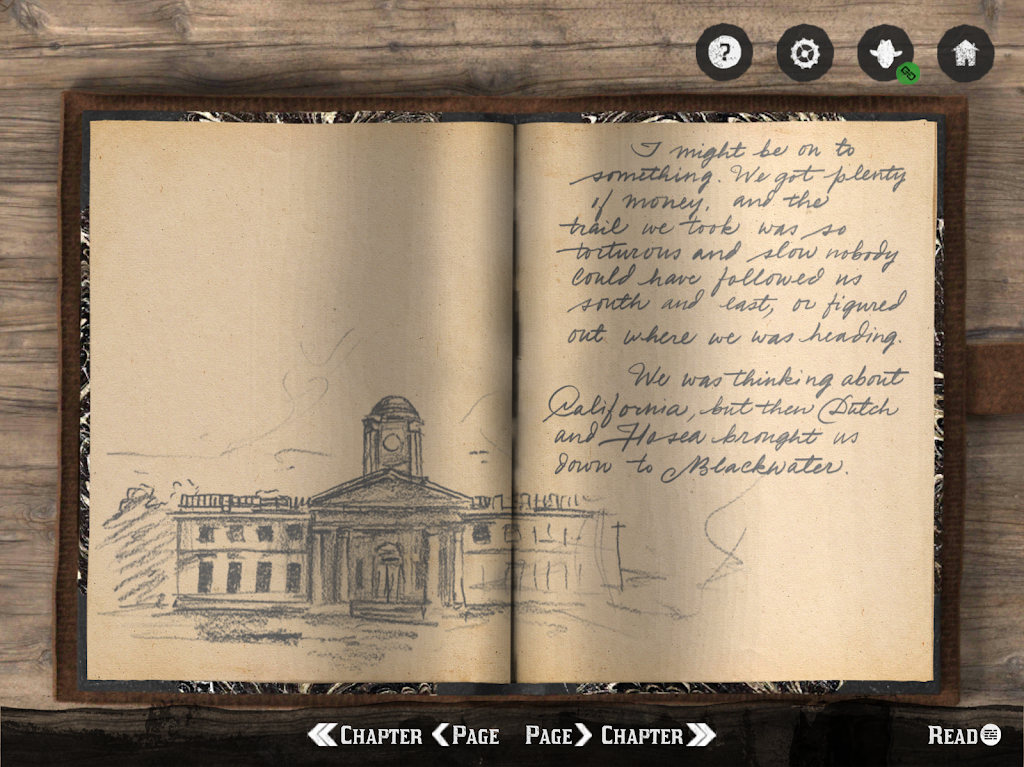
Task: Skip ahead to the next chapter
Action: point(657,736)
